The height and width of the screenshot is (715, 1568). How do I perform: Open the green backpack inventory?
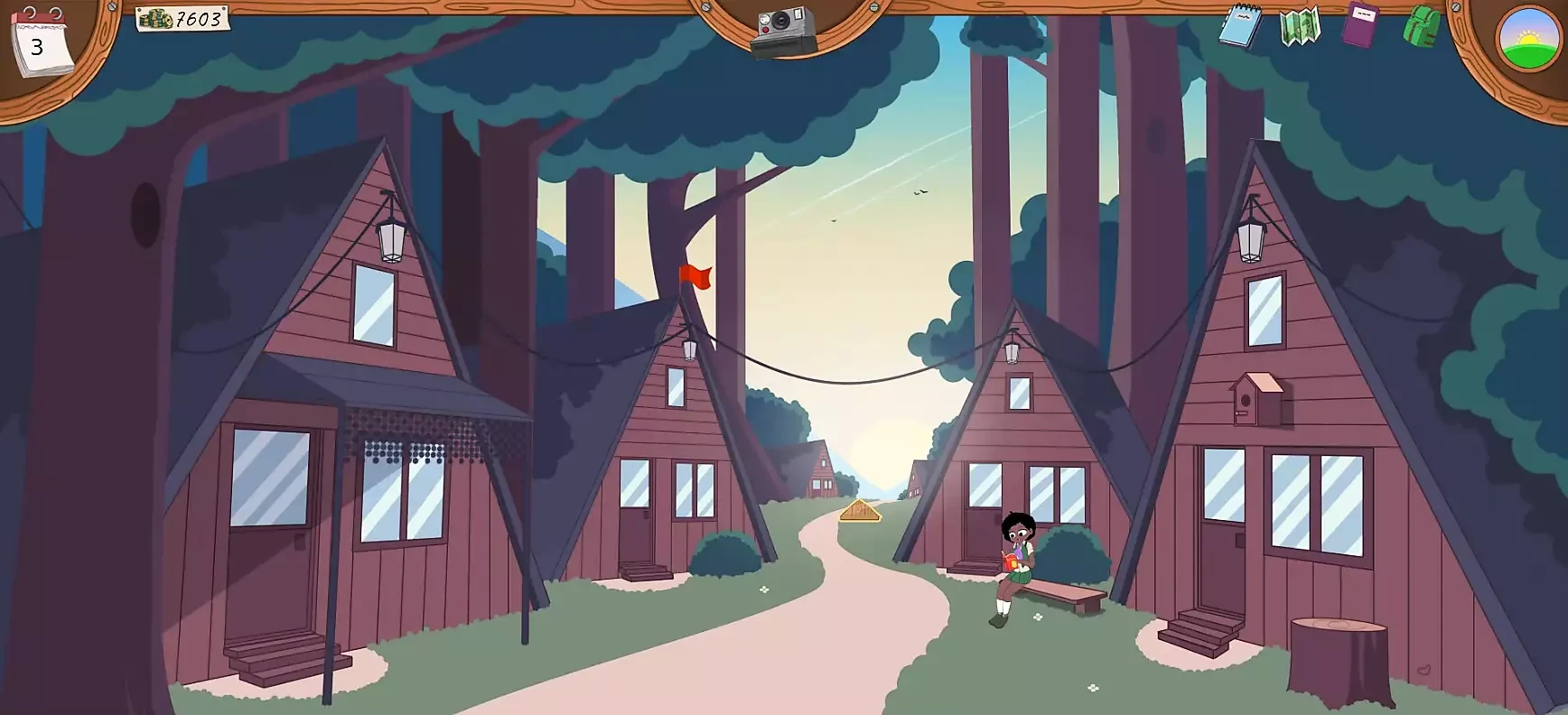(1421, 26)
